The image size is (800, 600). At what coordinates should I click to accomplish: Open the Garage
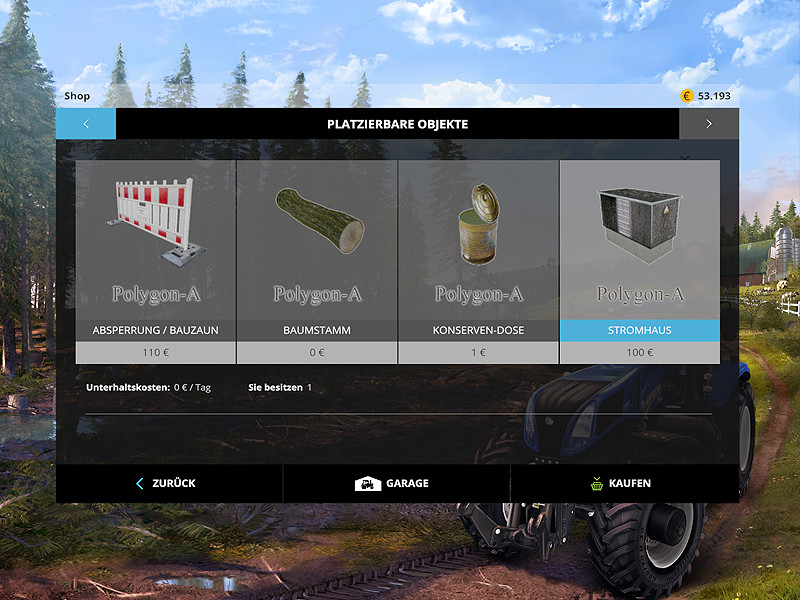(393, 483)
